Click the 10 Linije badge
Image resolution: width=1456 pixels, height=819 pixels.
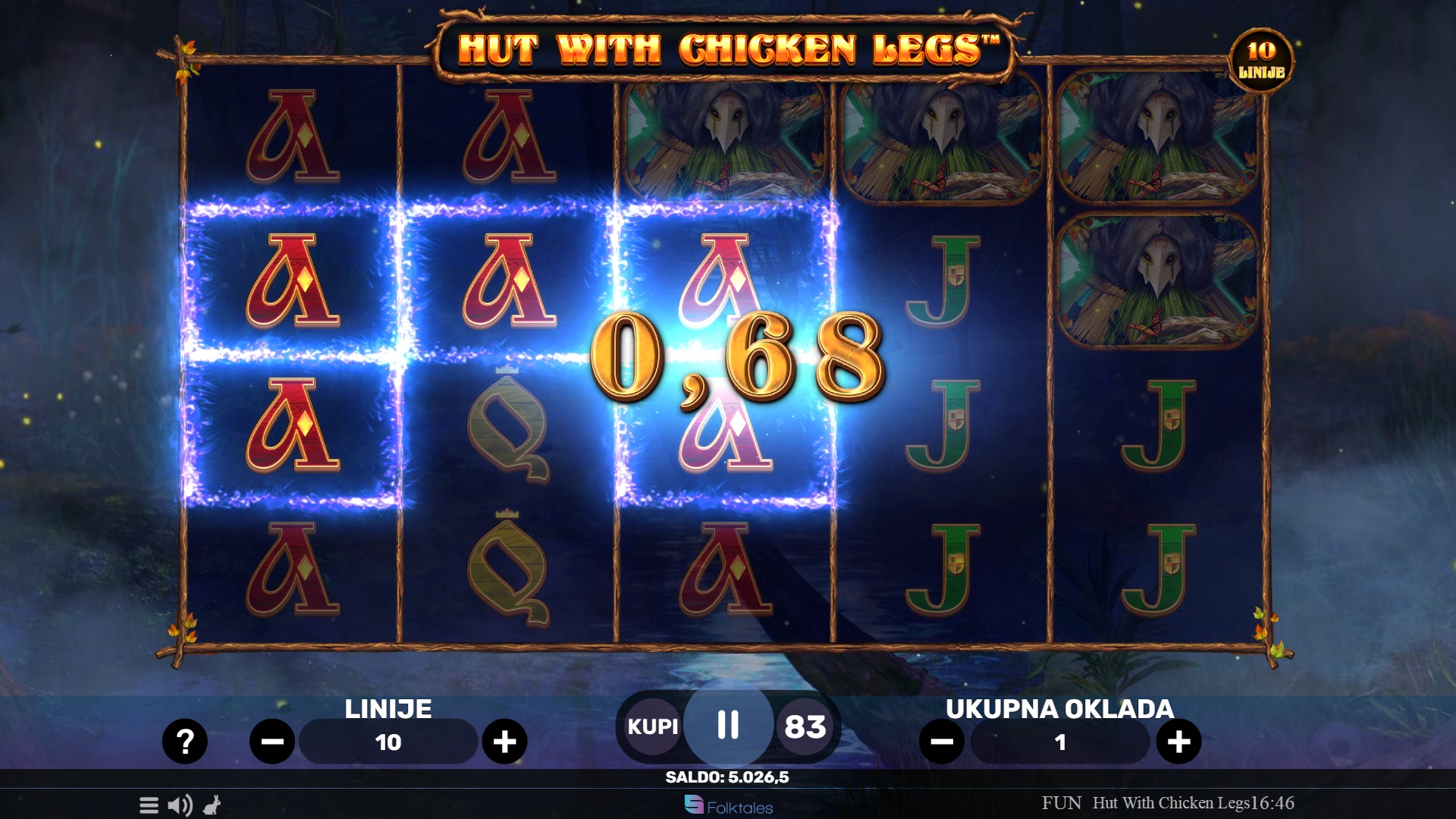pyautogui.click(x=1261, y=61)
